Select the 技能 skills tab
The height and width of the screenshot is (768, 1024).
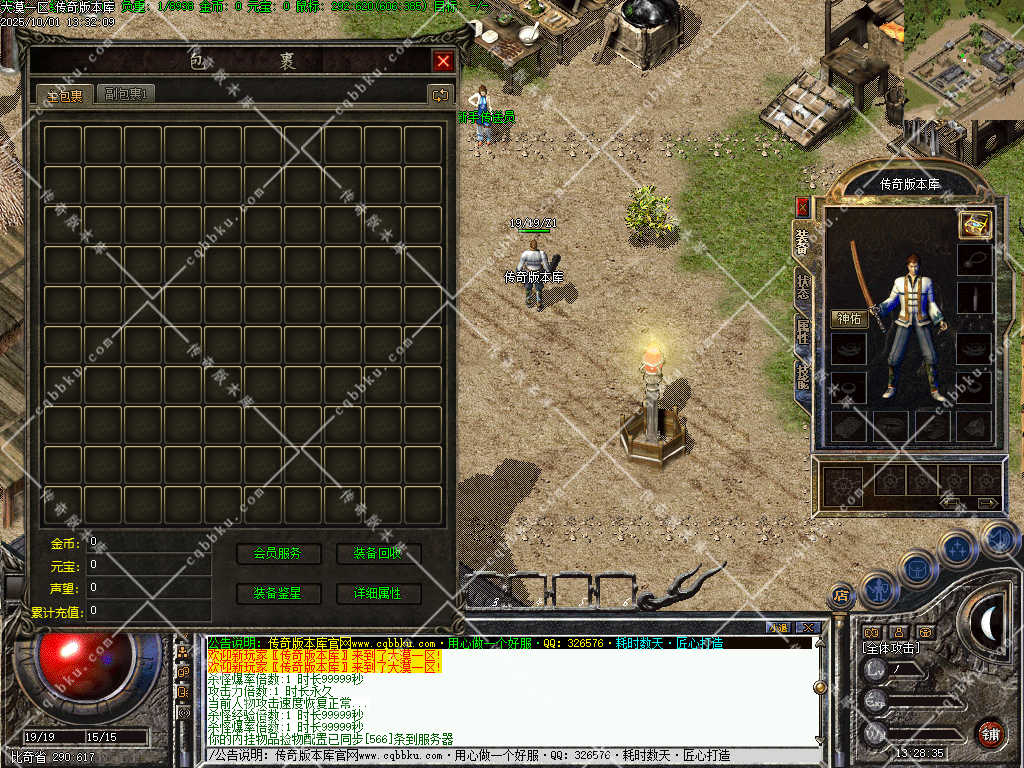(x=804, y=377)
